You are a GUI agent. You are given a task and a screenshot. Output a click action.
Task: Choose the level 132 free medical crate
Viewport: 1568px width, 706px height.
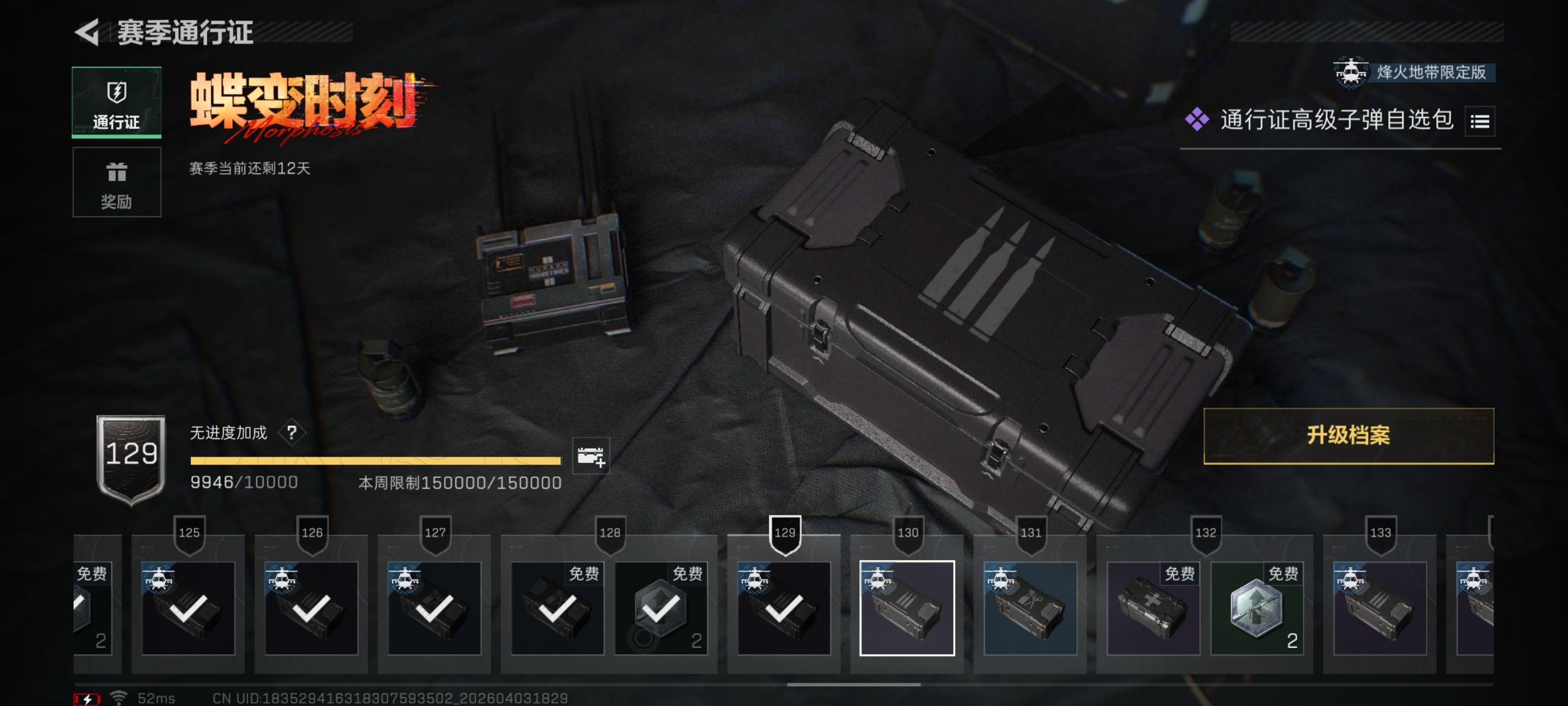tap(1152, 607)
